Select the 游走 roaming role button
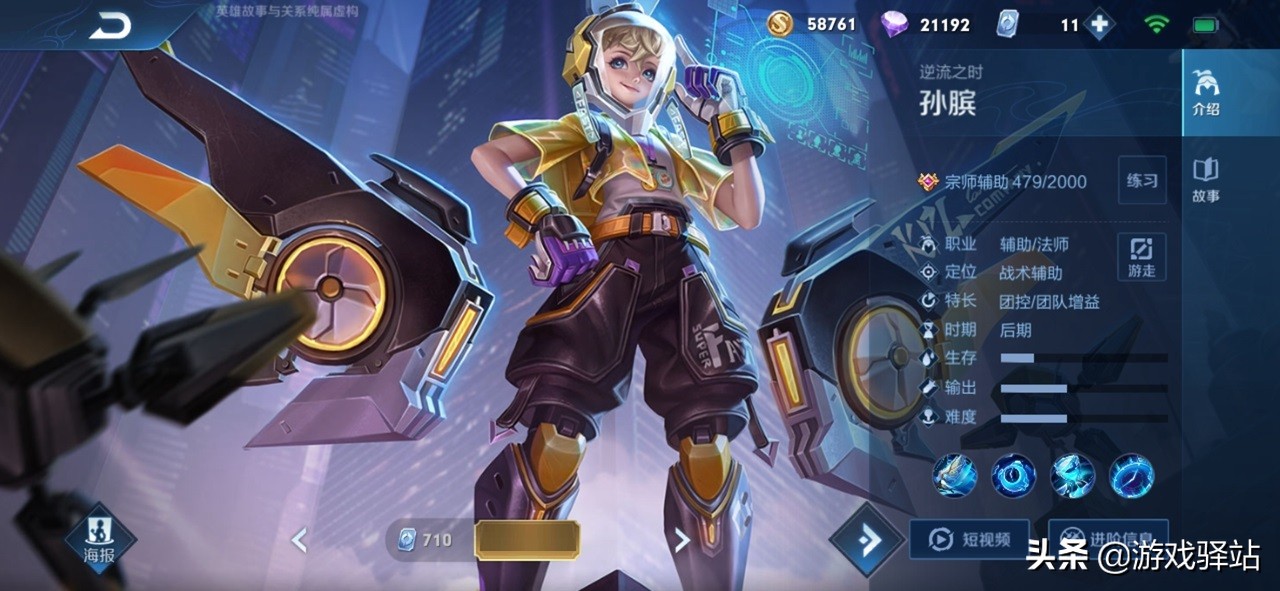Screen dimensions: 1280x591 click(x=1142, y=257)
